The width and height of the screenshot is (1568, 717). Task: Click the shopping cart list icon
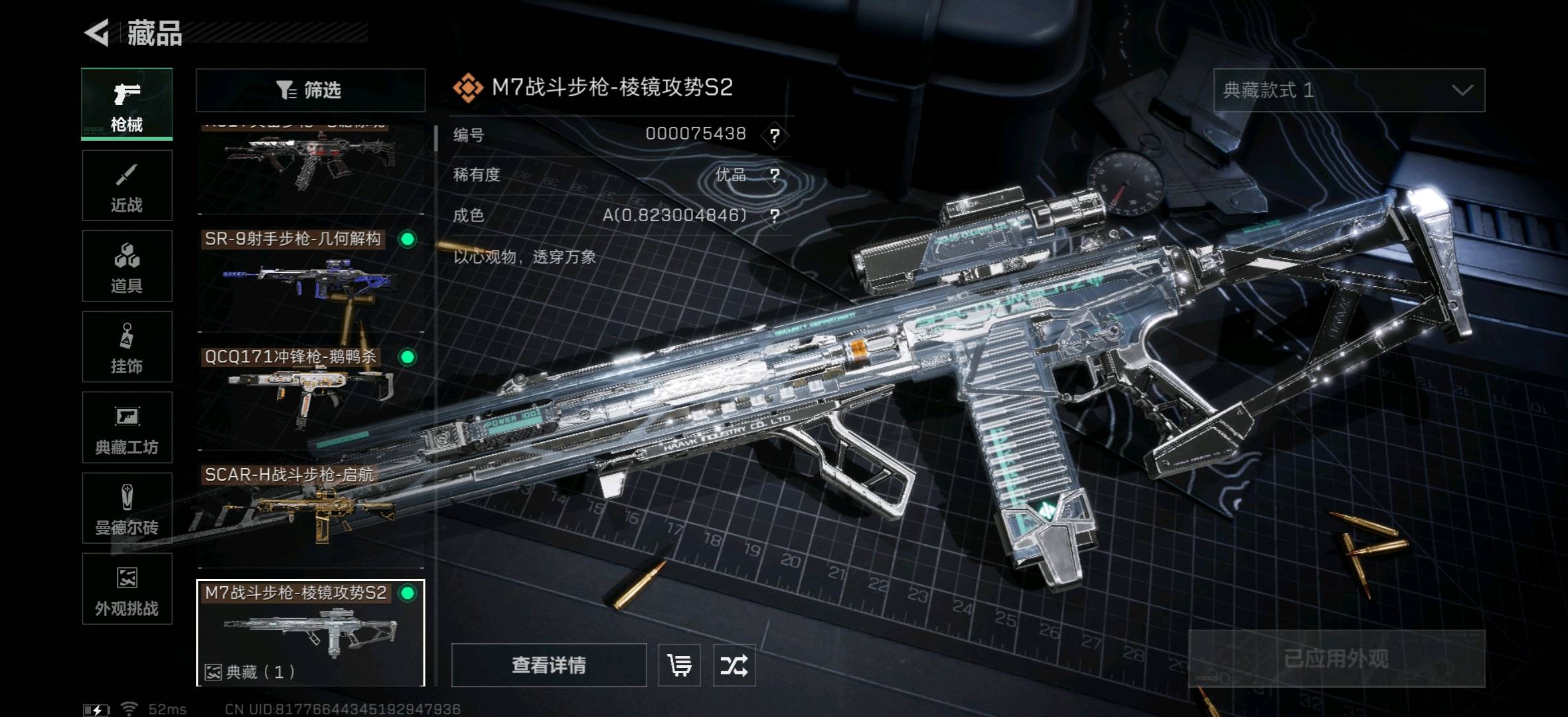pyautogui.click(x=679, y=665)
